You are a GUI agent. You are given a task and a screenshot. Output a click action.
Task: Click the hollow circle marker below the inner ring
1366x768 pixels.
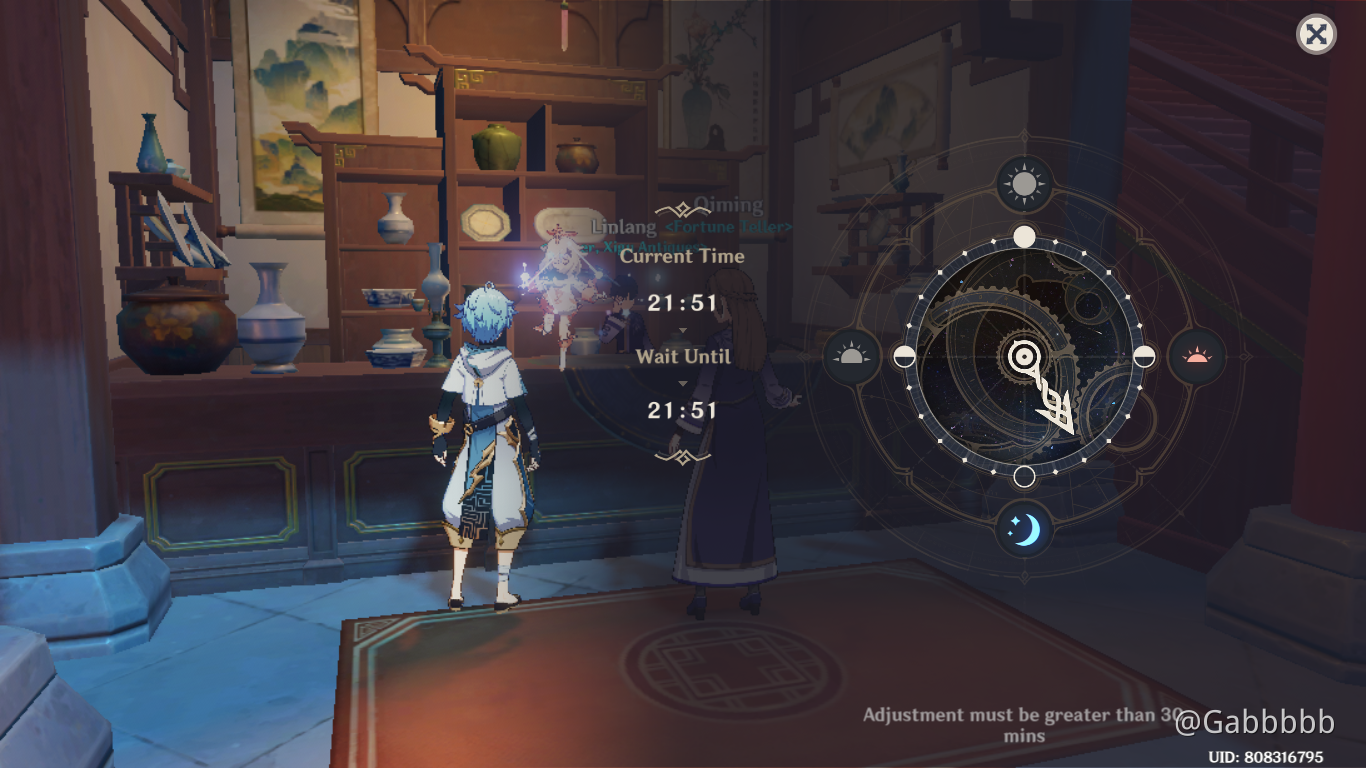point(1024,475)
